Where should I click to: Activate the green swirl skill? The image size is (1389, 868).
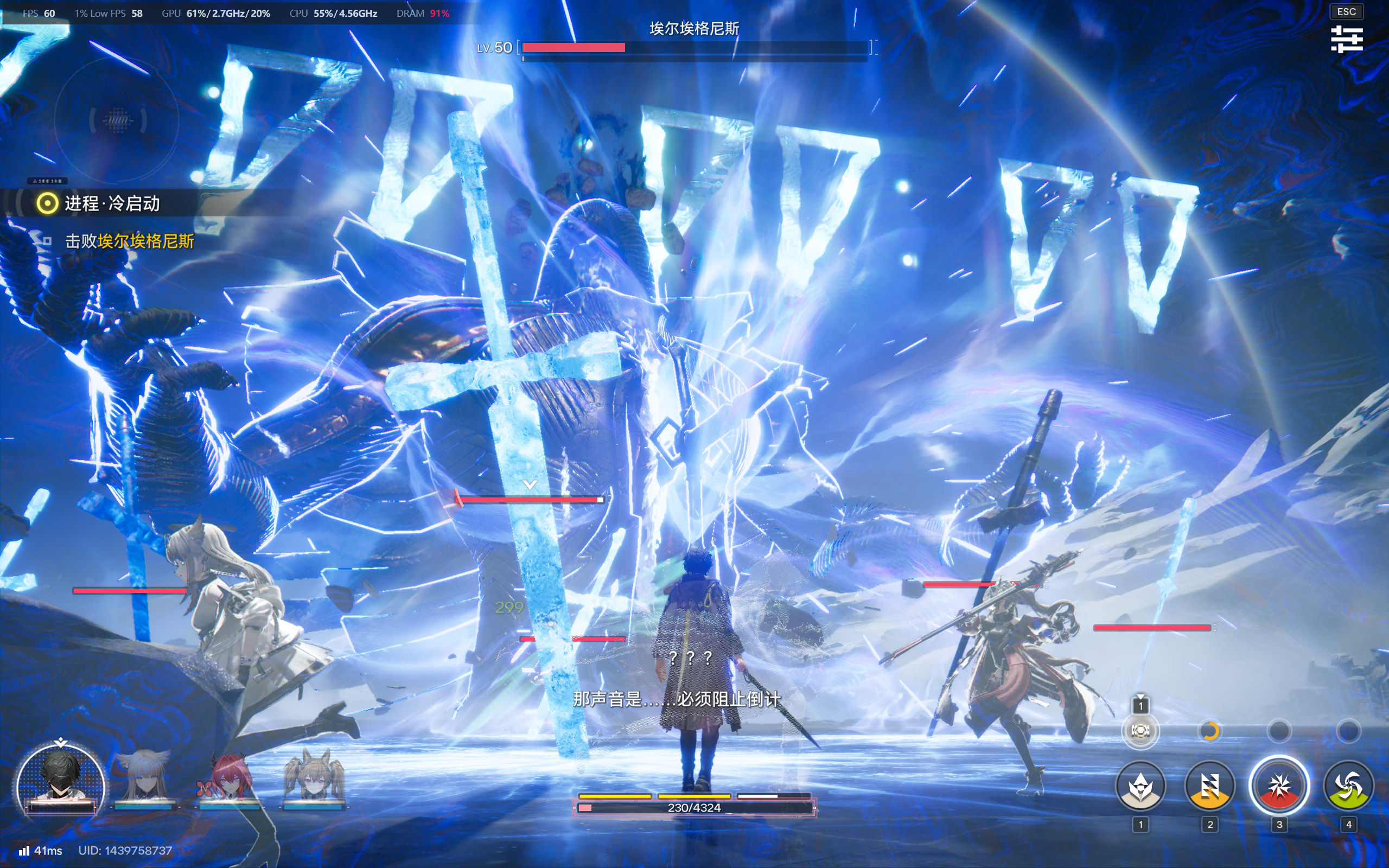click(1348, 786)
